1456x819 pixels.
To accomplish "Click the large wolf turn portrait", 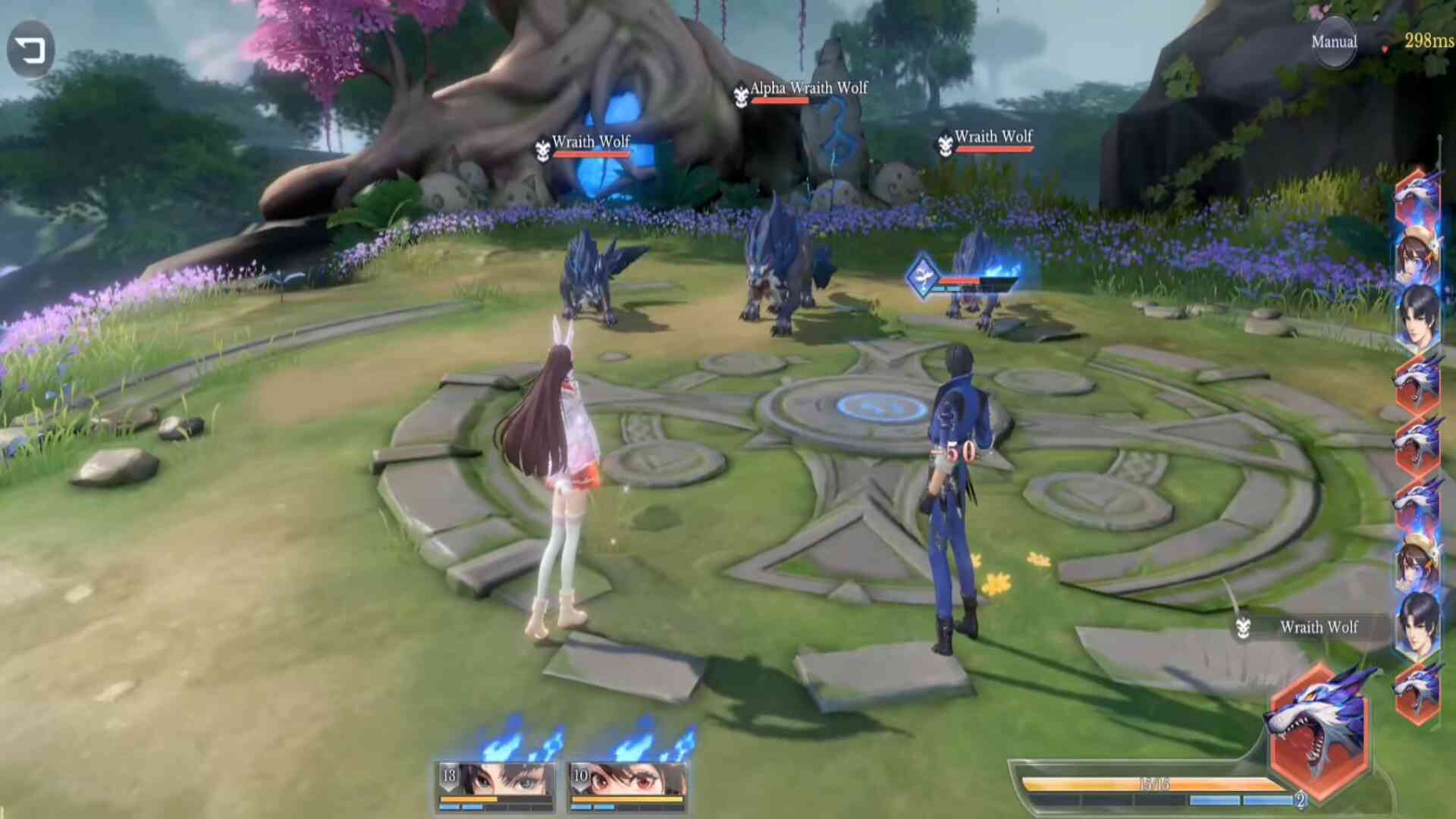I will 1319,730.
